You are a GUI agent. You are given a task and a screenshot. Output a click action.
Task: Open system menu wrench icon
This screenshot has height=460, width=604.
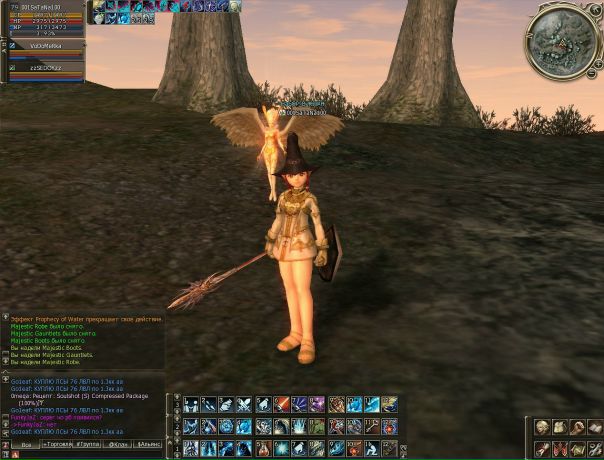click(594, 449)
